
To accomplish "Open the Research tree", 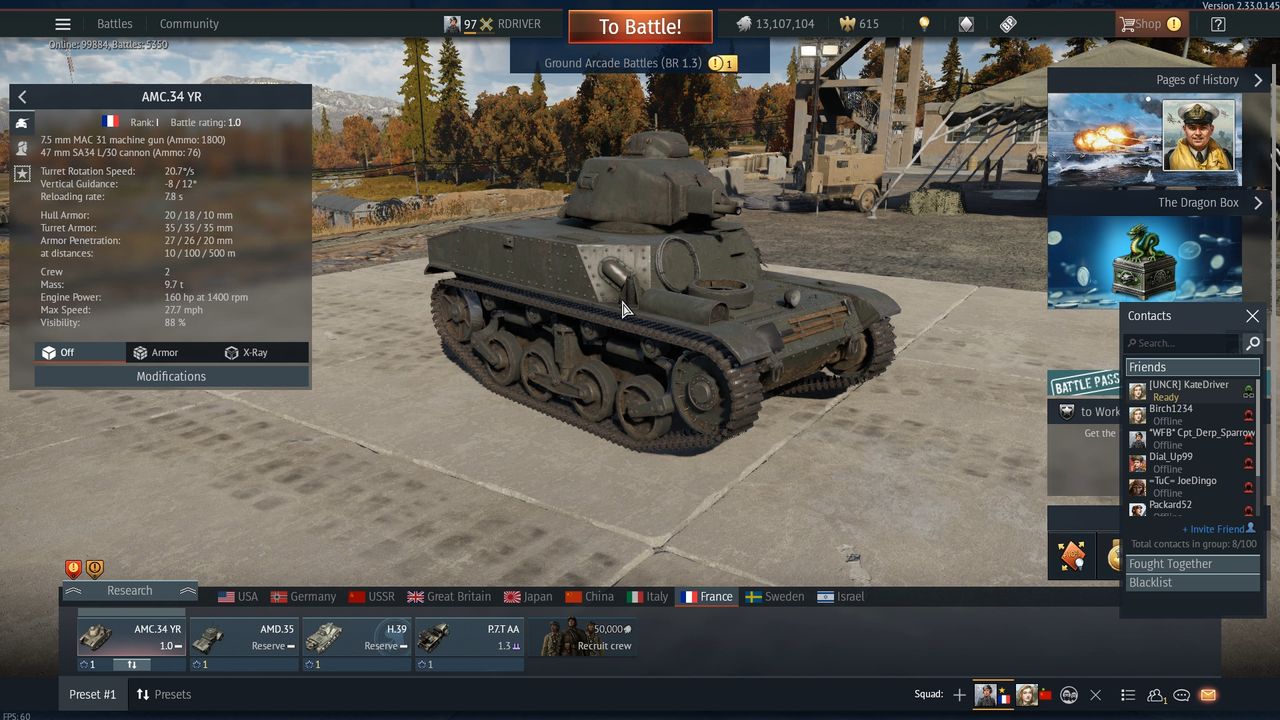I will 129,591.
